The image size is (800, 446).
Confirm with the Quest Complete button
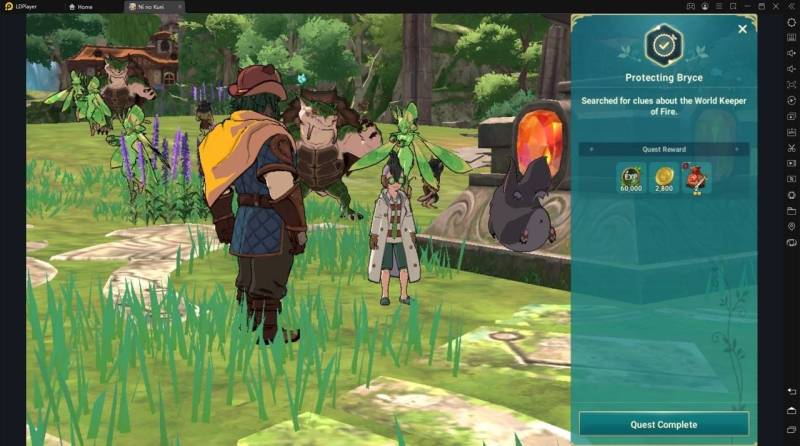pos(663,424)
